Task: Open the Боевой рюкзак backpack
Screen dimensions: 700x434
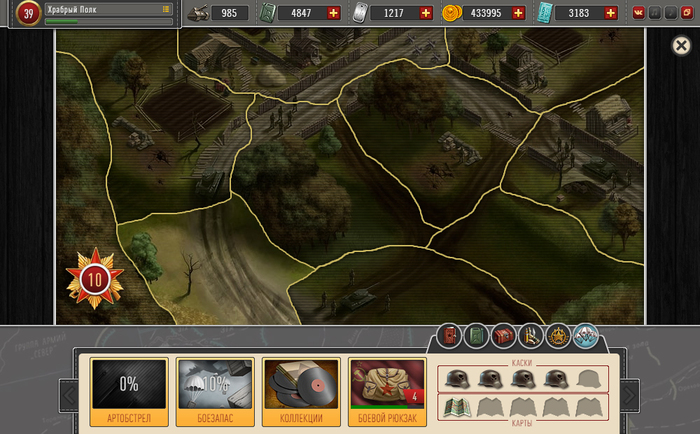Action: (387, 391)
